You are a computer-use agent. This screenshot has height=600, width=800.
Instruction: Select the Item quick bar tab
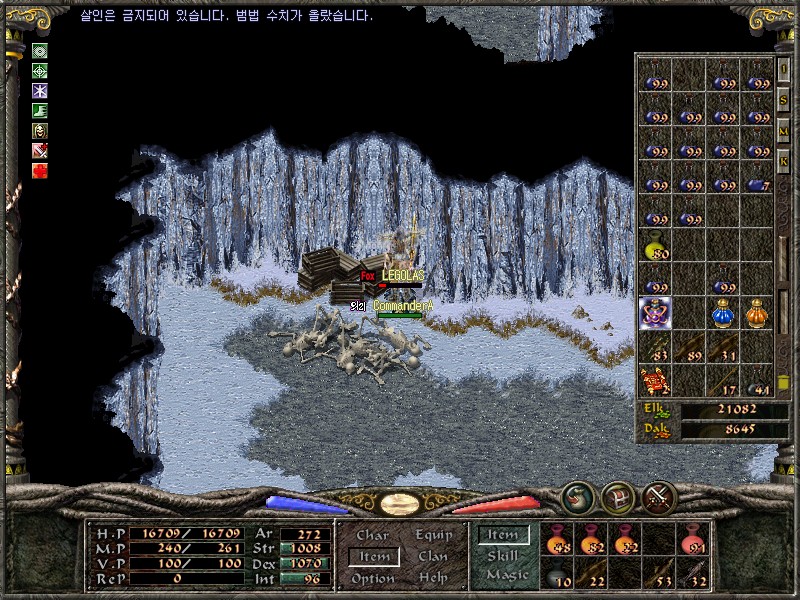pos(502,536)
